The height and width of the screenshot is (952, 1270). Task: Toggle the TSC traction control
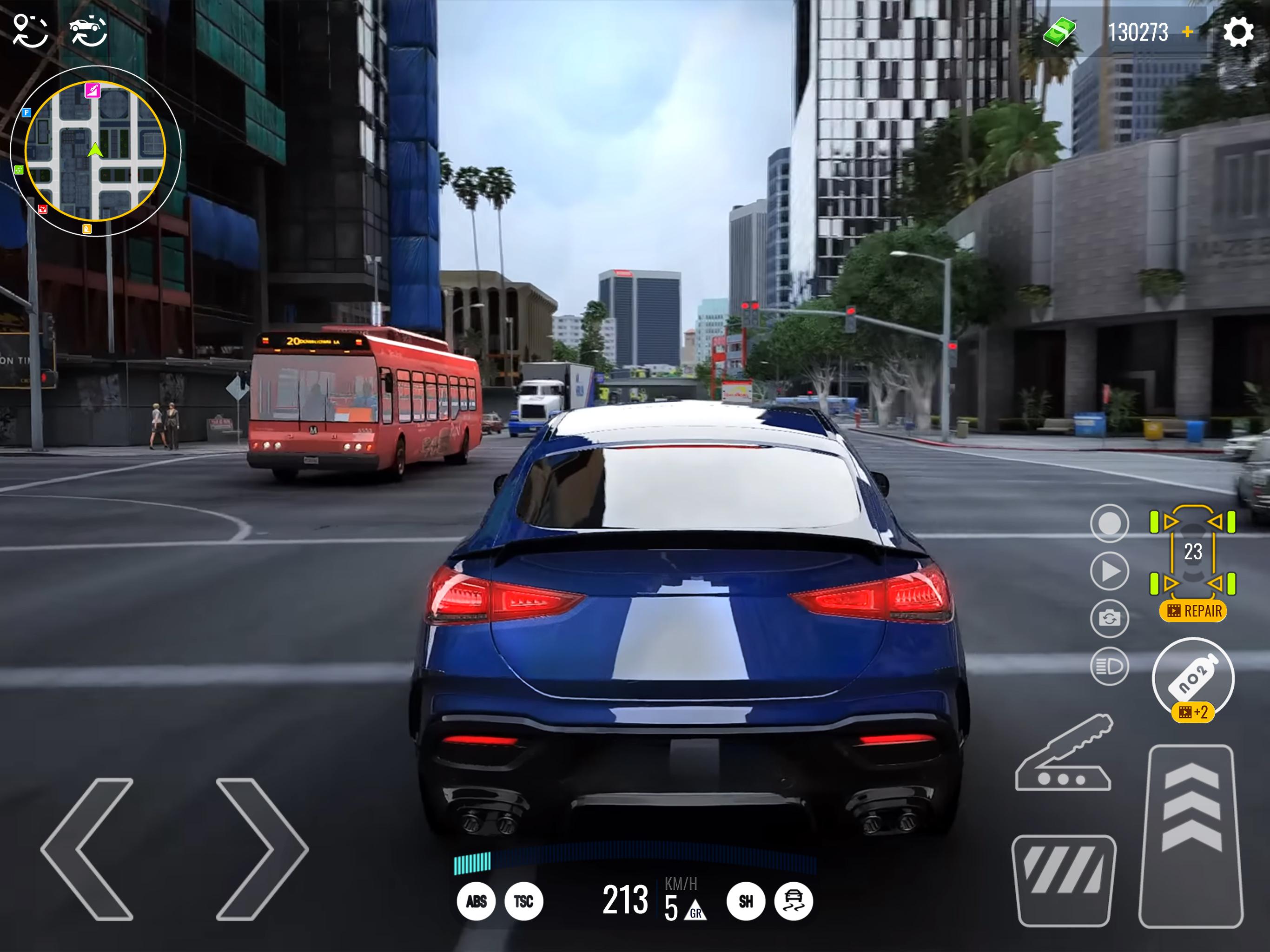tap(523, 901)
